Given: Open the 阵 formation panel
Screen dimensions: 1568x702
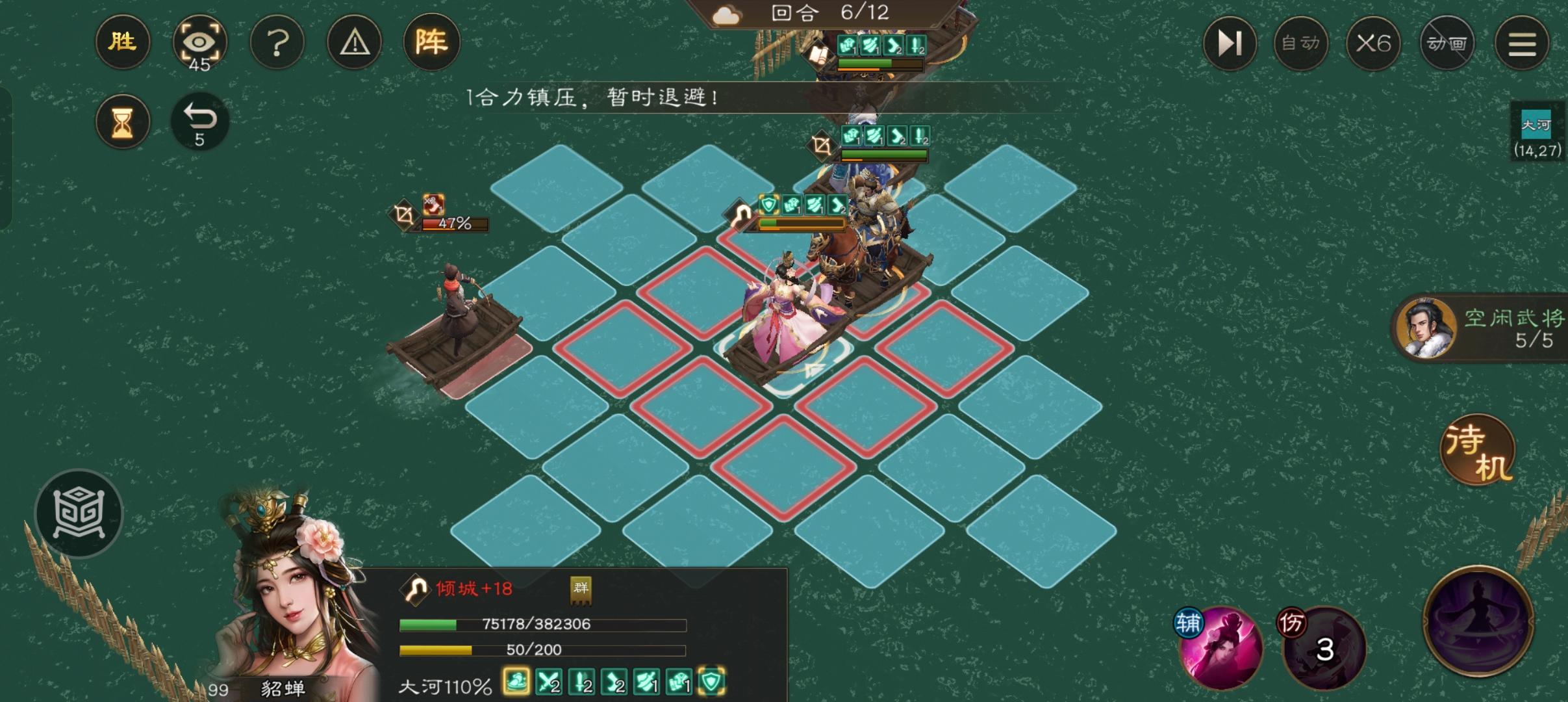Looking at the screenshot, I should (x=432, y=42).
